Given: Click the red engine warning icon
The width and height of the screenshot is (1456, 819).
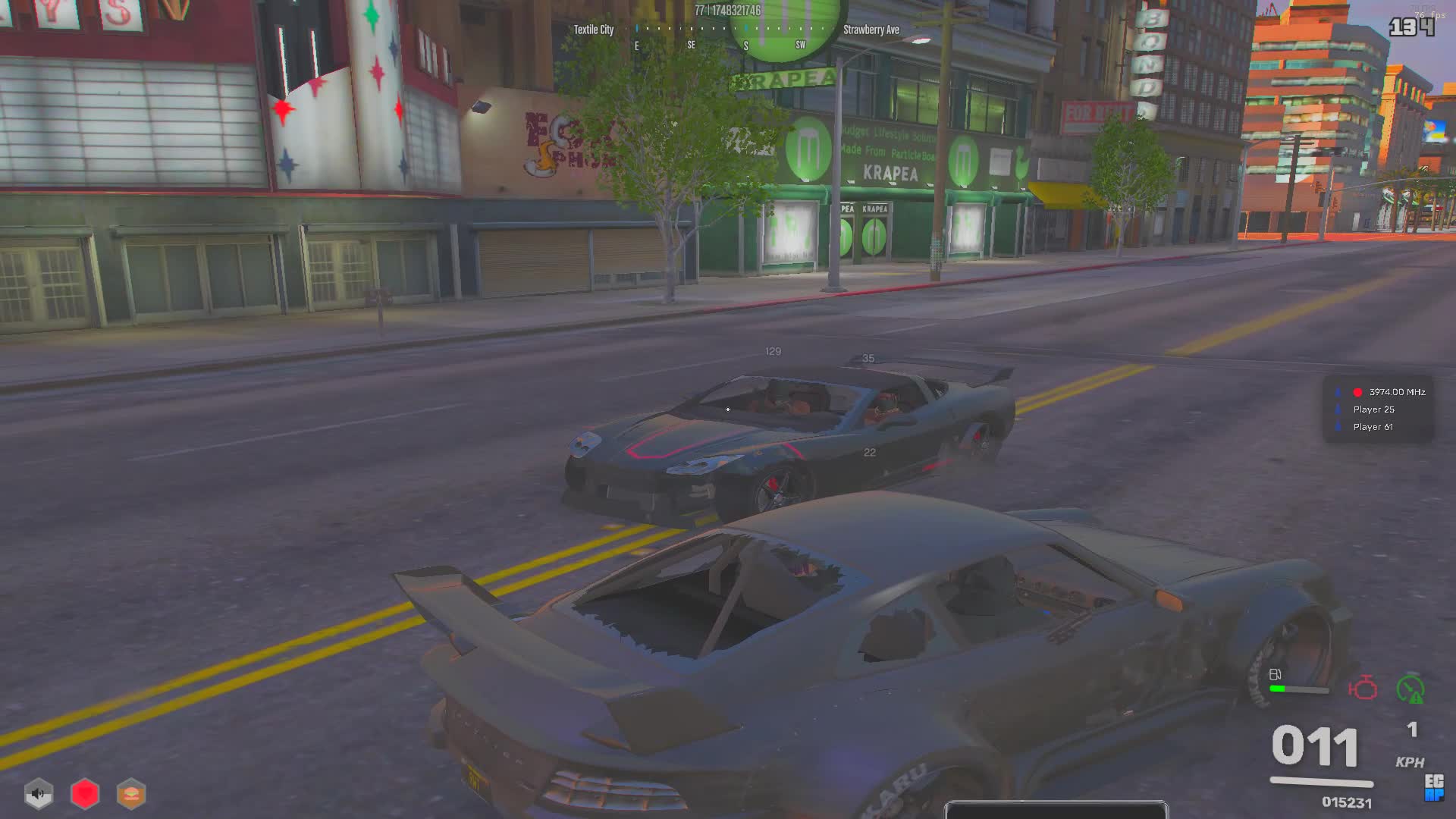Looking at the screenshot, I should click(x=1363, y=689).
